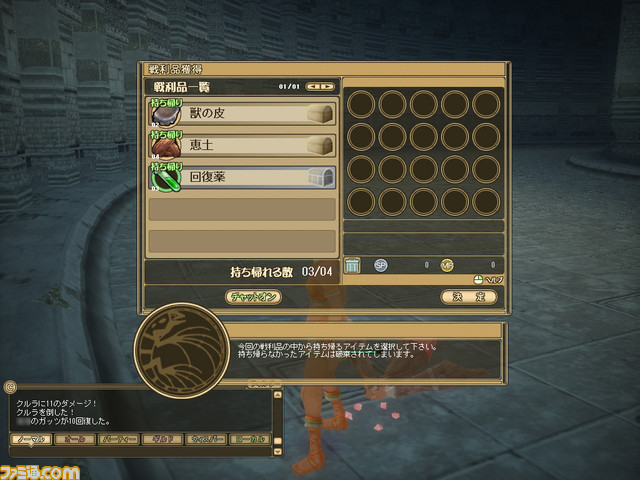640x480 pixels.
Task: Toggle the チャットオン chat button
Action: coord(254,297)
